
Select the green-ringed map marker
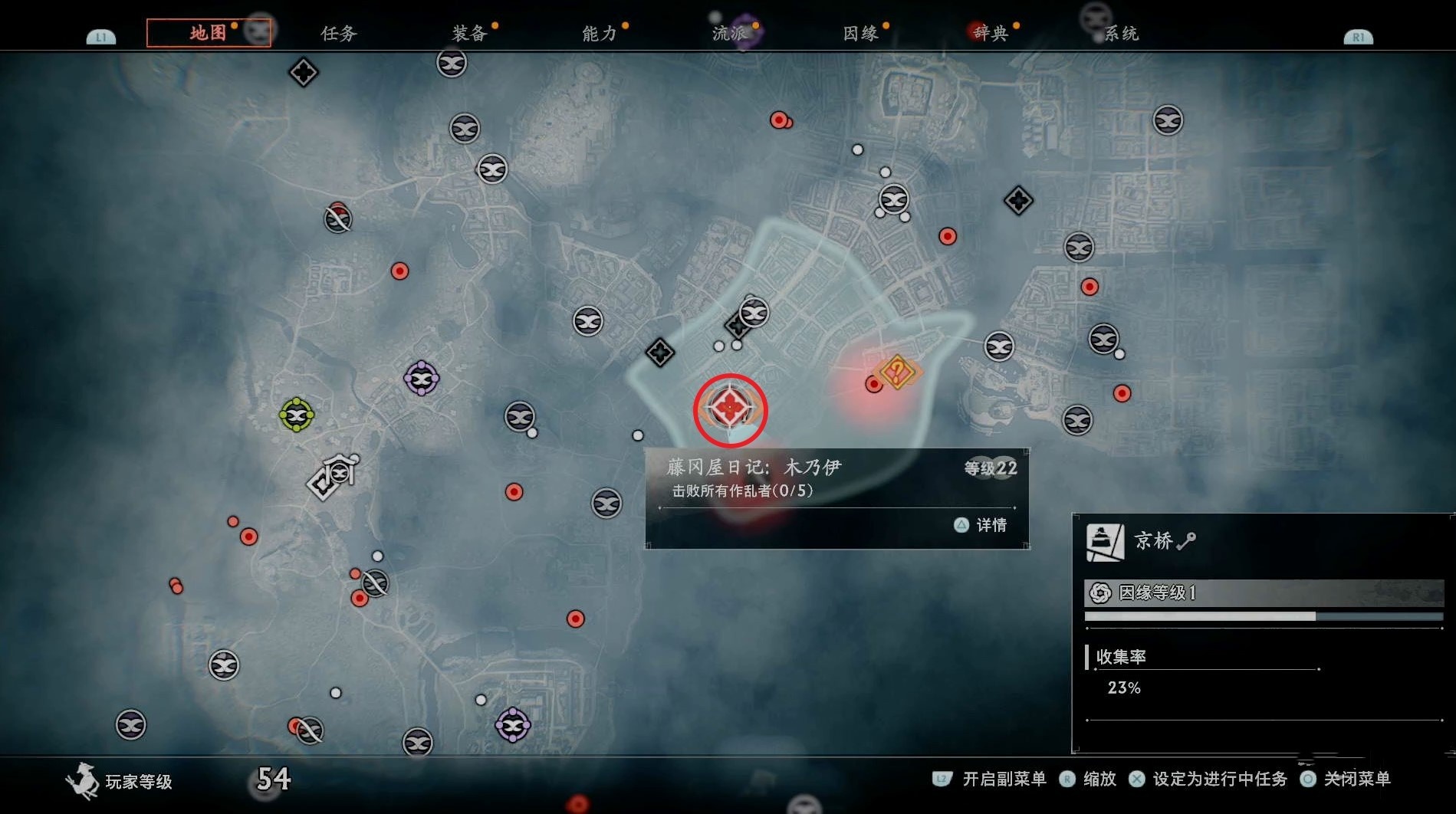296,415
